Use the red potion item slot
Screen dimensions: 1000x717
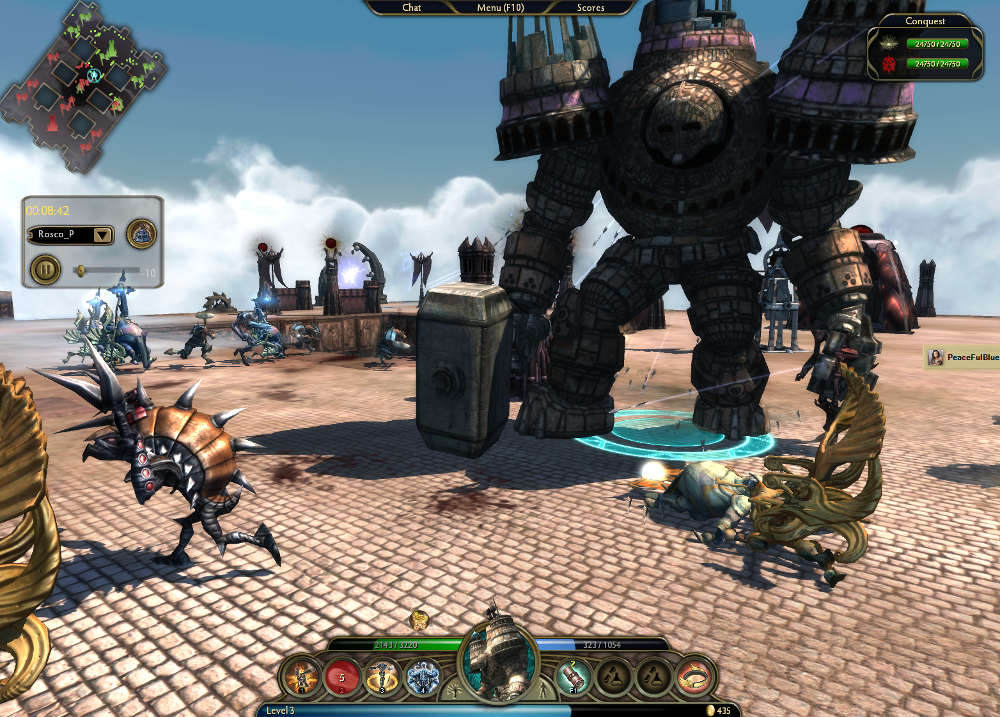[575, 678]
